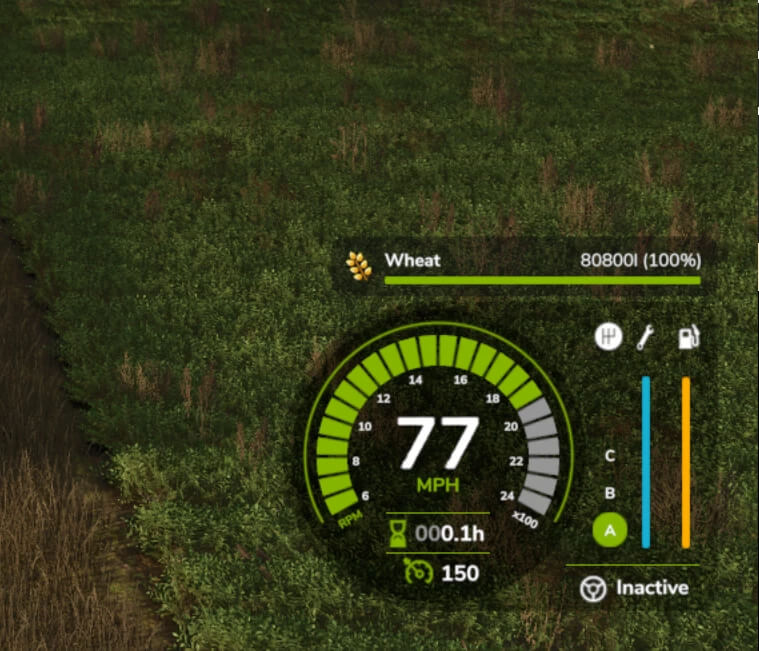Activate the cruise control speedometer icon
The width and height of the screenshot is (759, 651).
[416, 573]
